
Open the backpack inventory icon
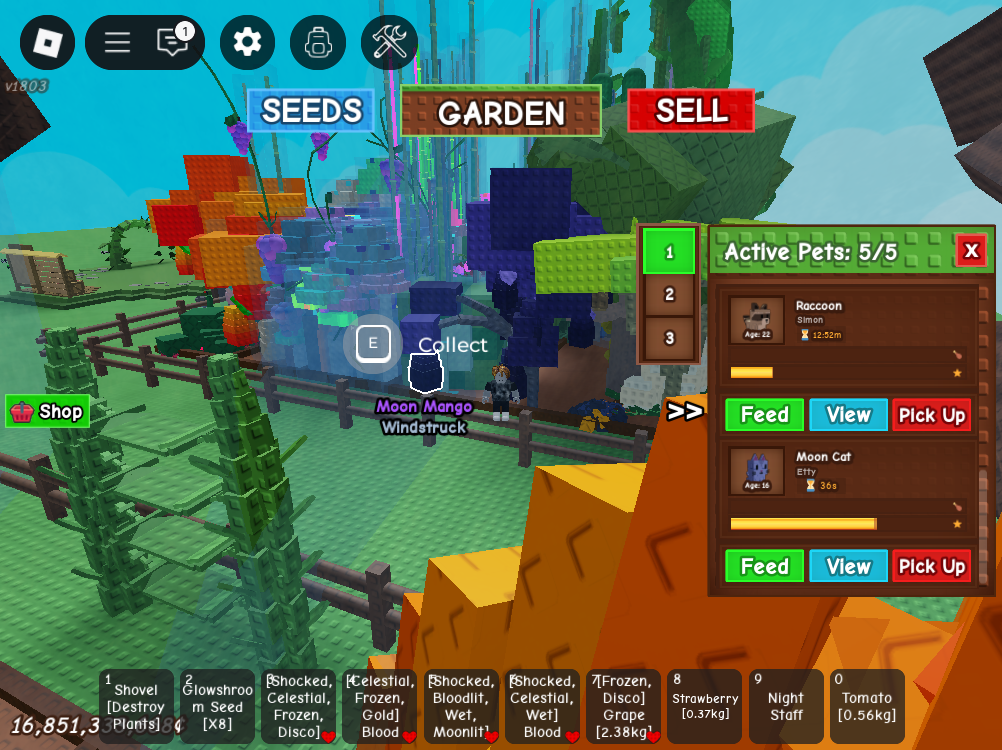pyautogui.click(x=318, y=42)
